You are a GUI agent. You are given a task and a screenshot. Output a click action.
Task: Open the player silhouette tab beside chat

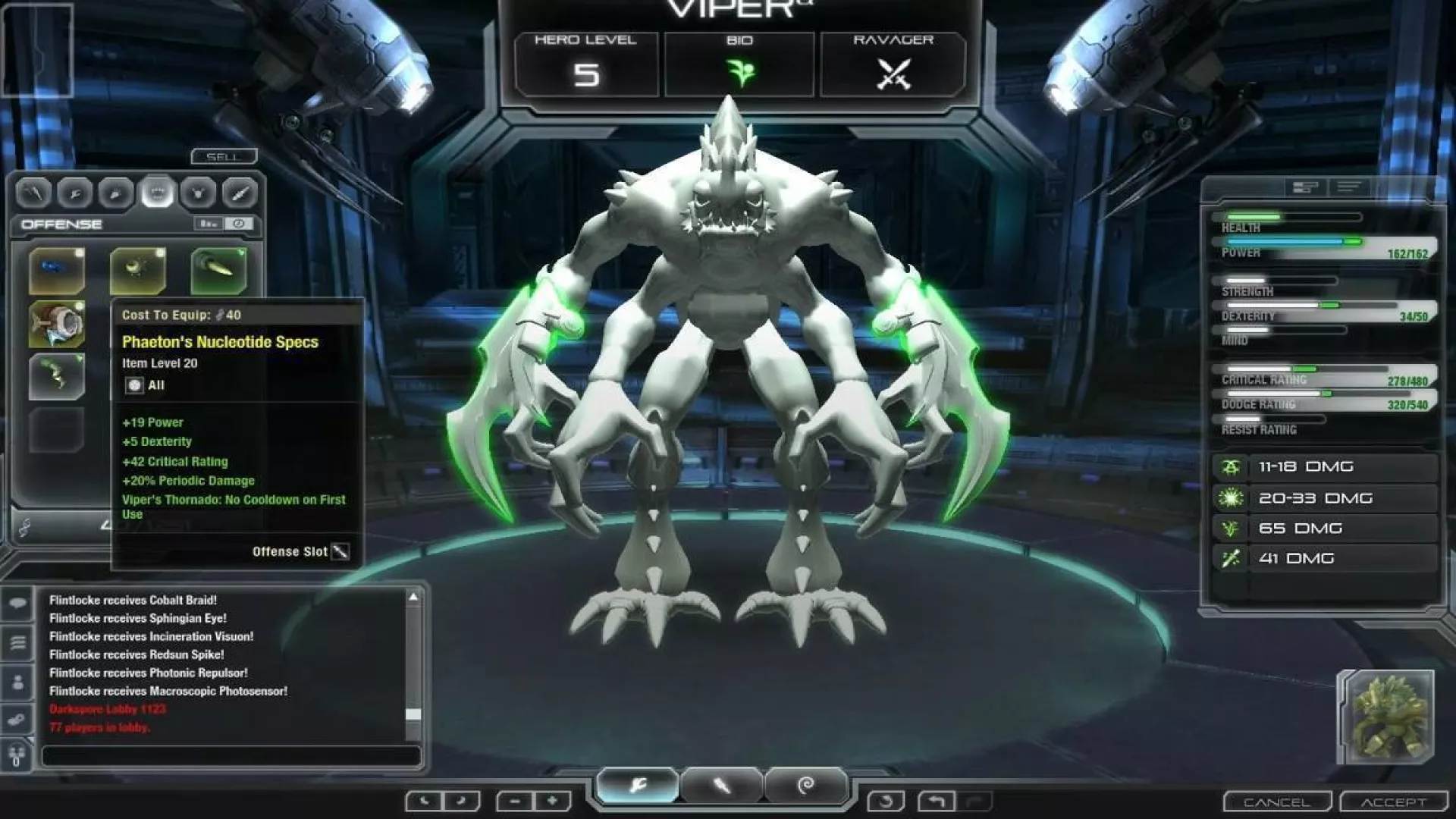(17, 682)
